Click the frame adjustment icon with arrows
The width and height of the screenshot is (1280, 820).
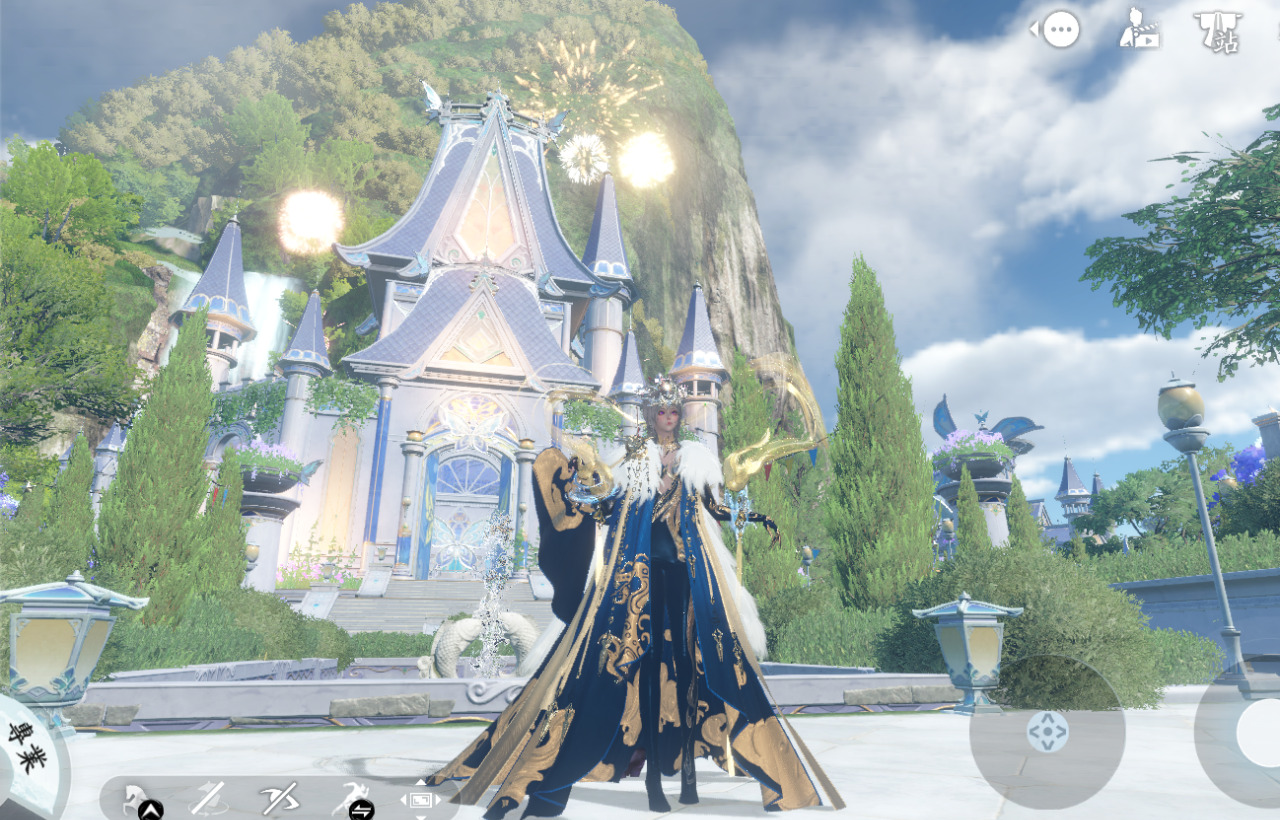[x=419, y=800]
